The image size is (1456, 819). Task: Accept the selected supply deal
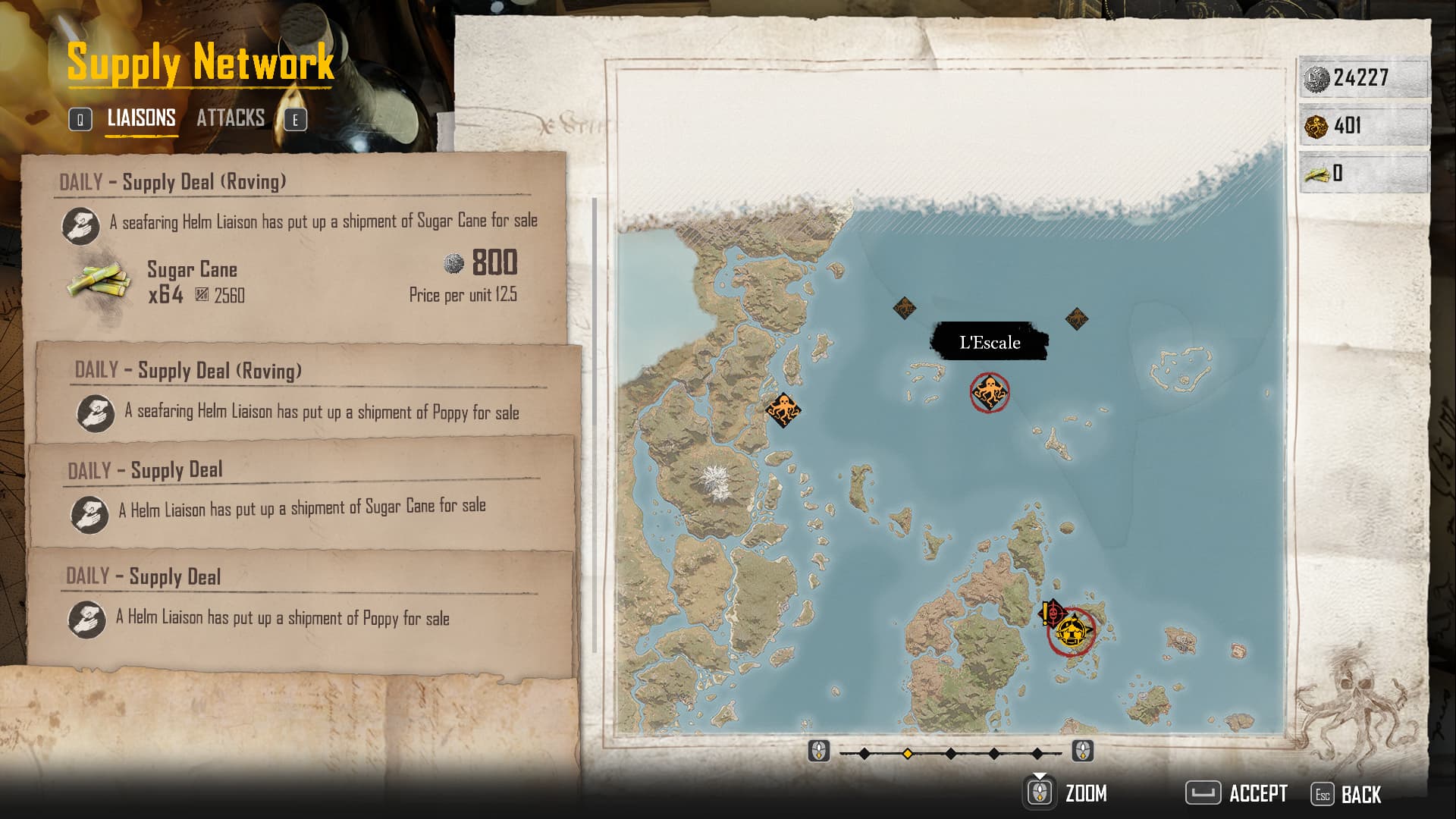click(1237, 794)
